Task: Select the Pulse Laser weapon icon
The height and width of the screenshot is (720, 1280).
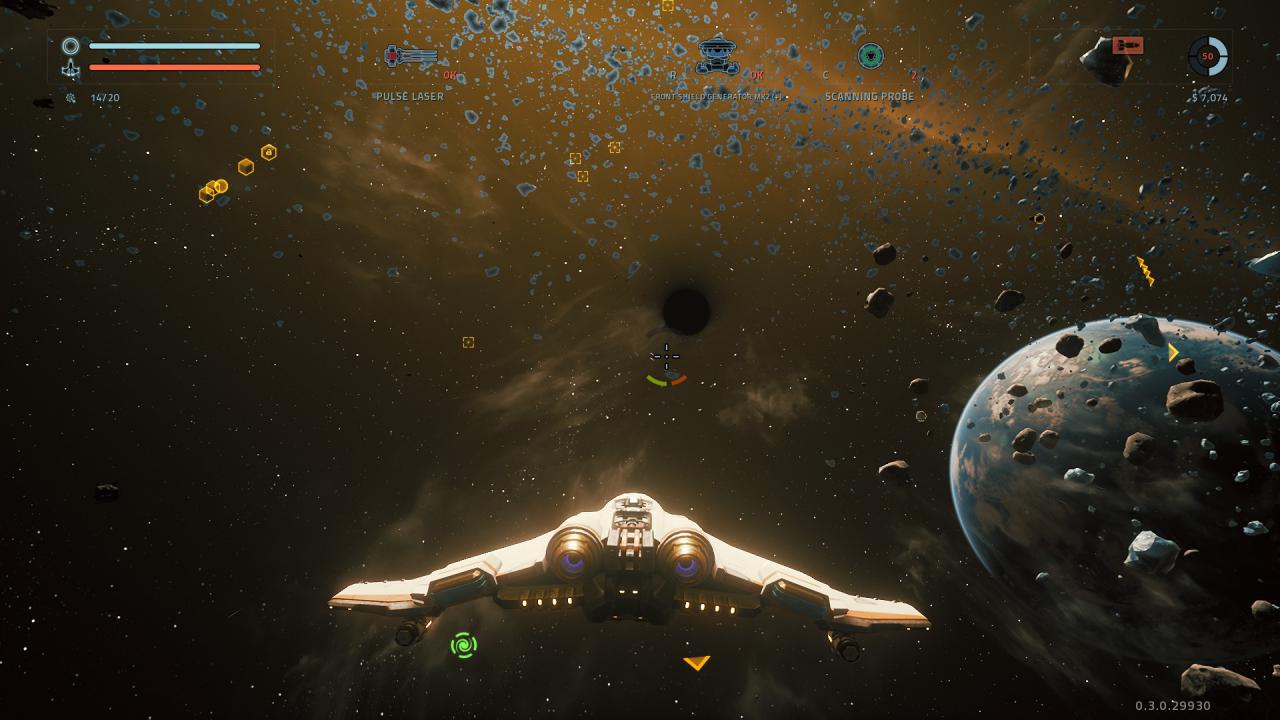Action: tap(411, 56)
